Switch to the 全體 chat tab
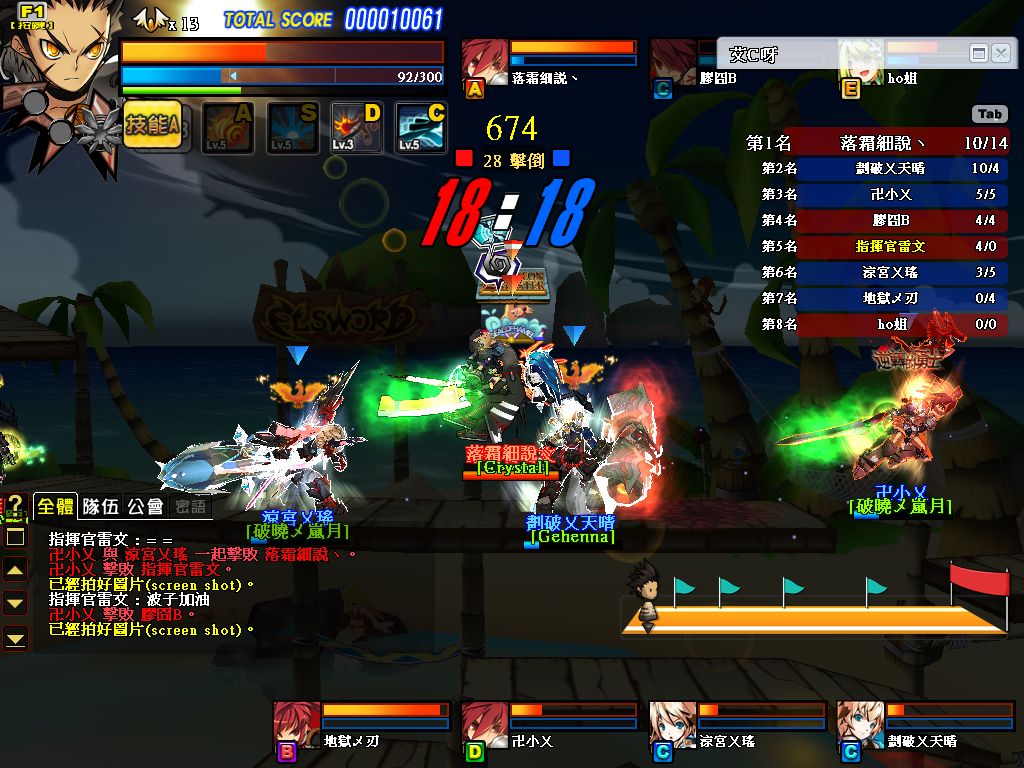The height and width of the screenshot is (768, 1024). point(55,507)
